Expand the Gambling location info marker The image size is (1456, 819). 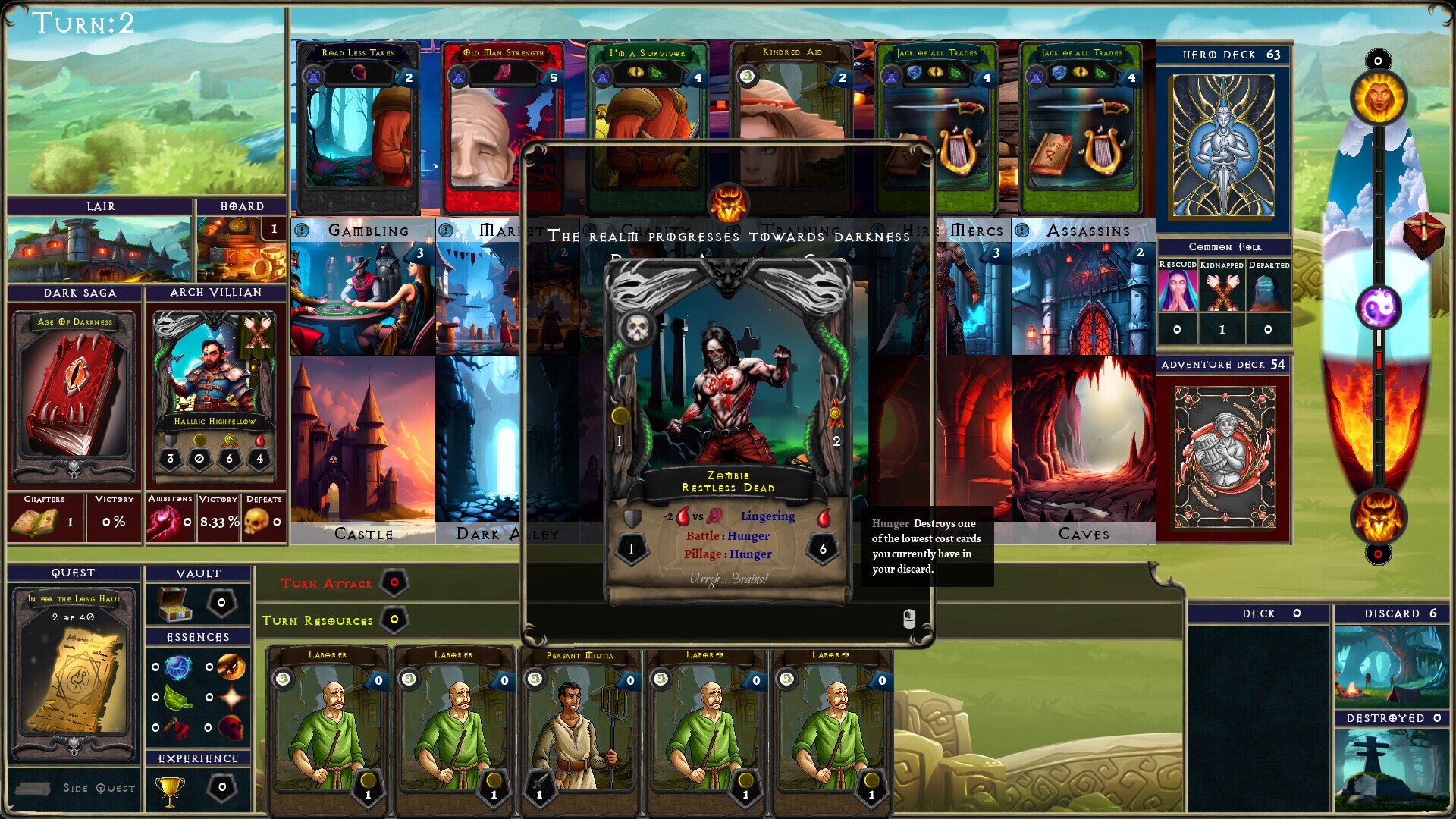(302, 230)
